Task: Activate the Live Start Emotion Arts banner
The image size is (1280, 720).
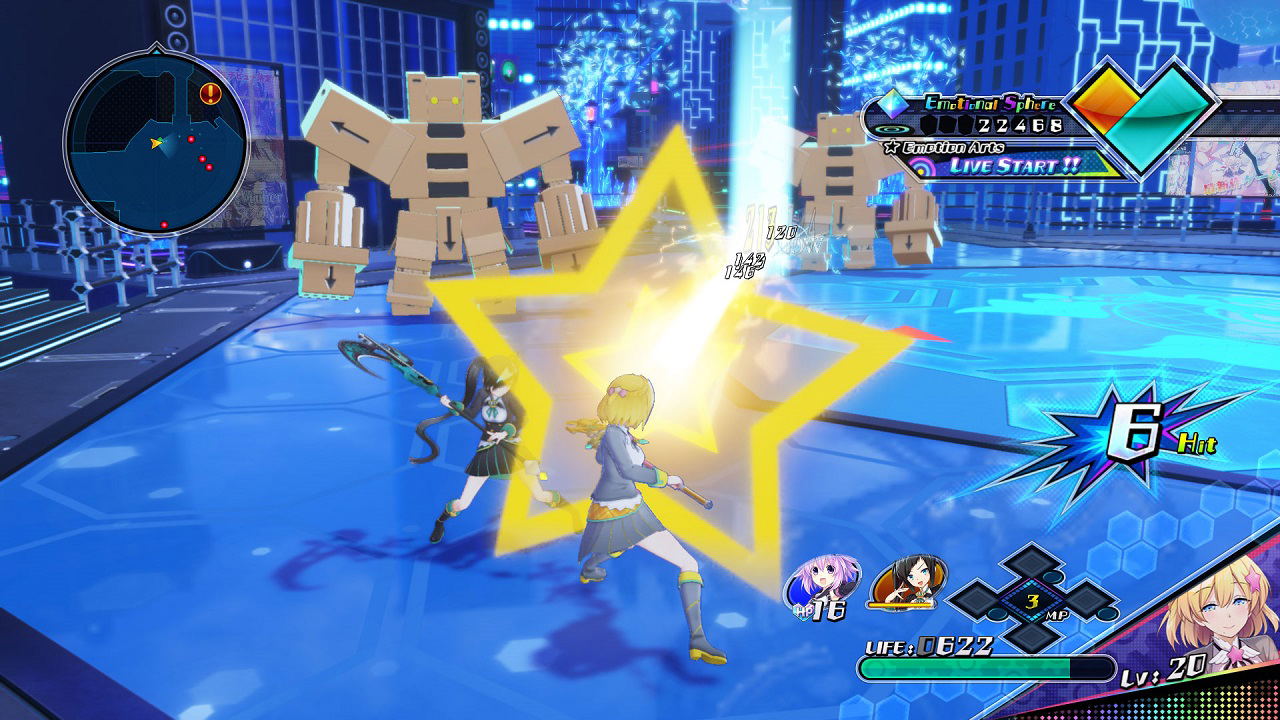Action: click(x=1014, y=166)
